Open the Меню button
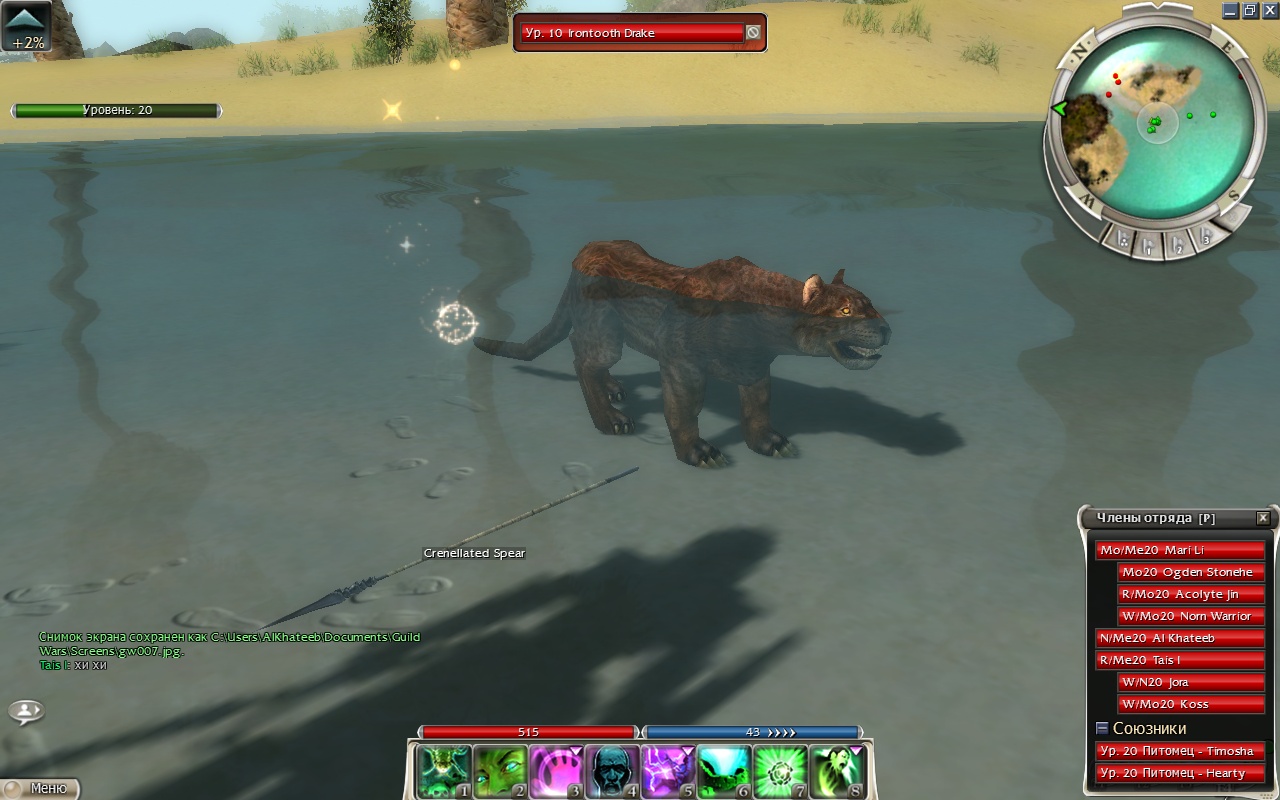Screen dimensions: 1280x800 (40, 788)
